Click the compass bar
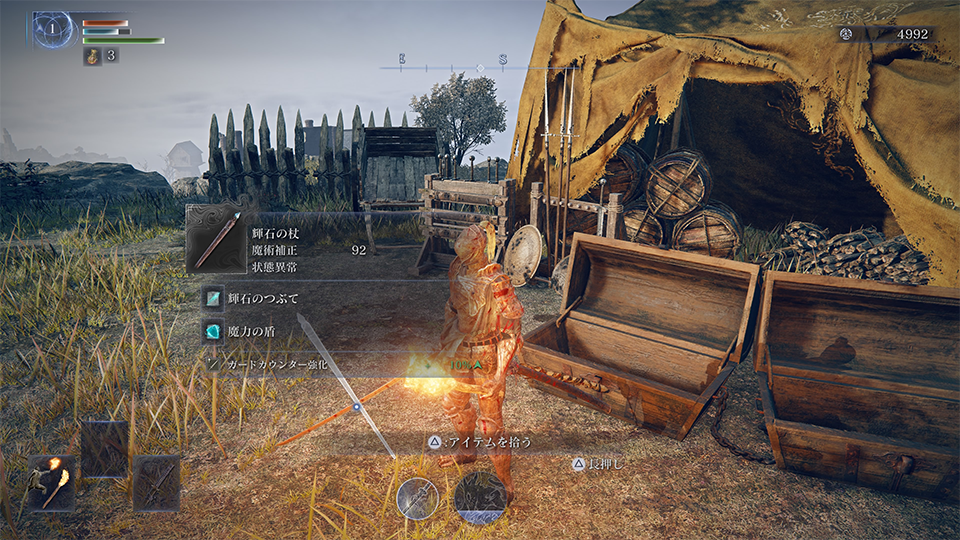Screen dimensions: 960x540 [x=478, y=67]
